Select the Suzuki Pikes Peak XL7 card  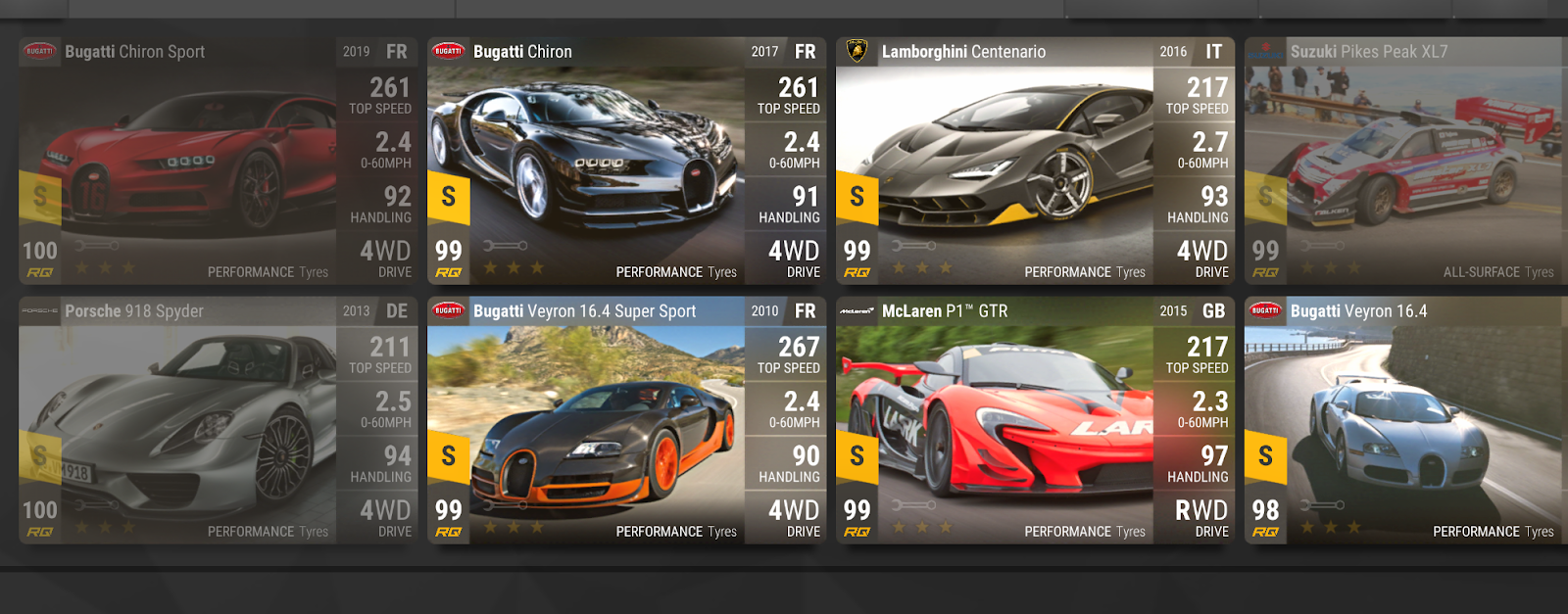click(1404, 162)
